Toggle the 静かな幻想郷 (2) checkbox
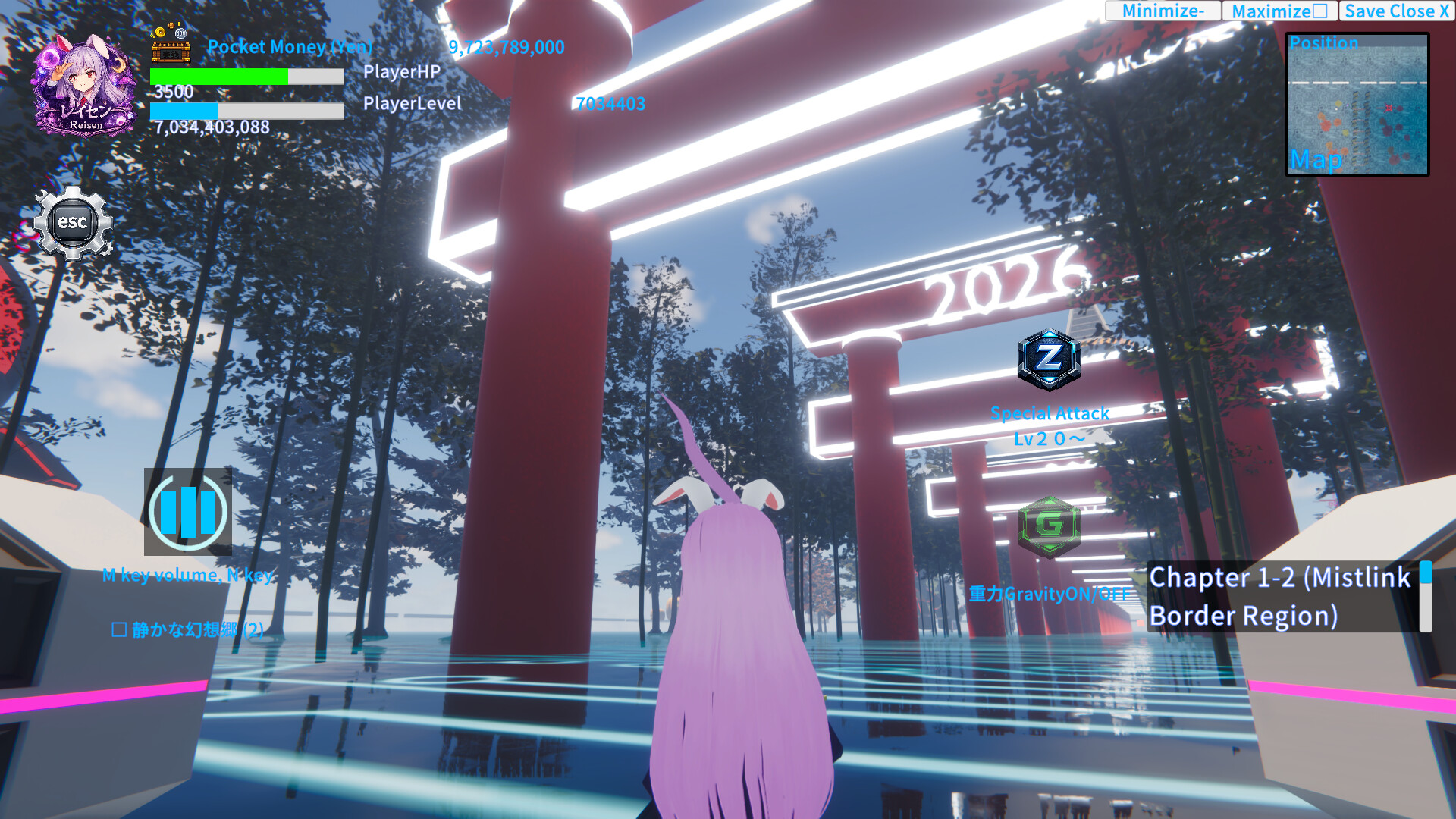This screenshot has width=1456, height=819. (x=120, y=629)
